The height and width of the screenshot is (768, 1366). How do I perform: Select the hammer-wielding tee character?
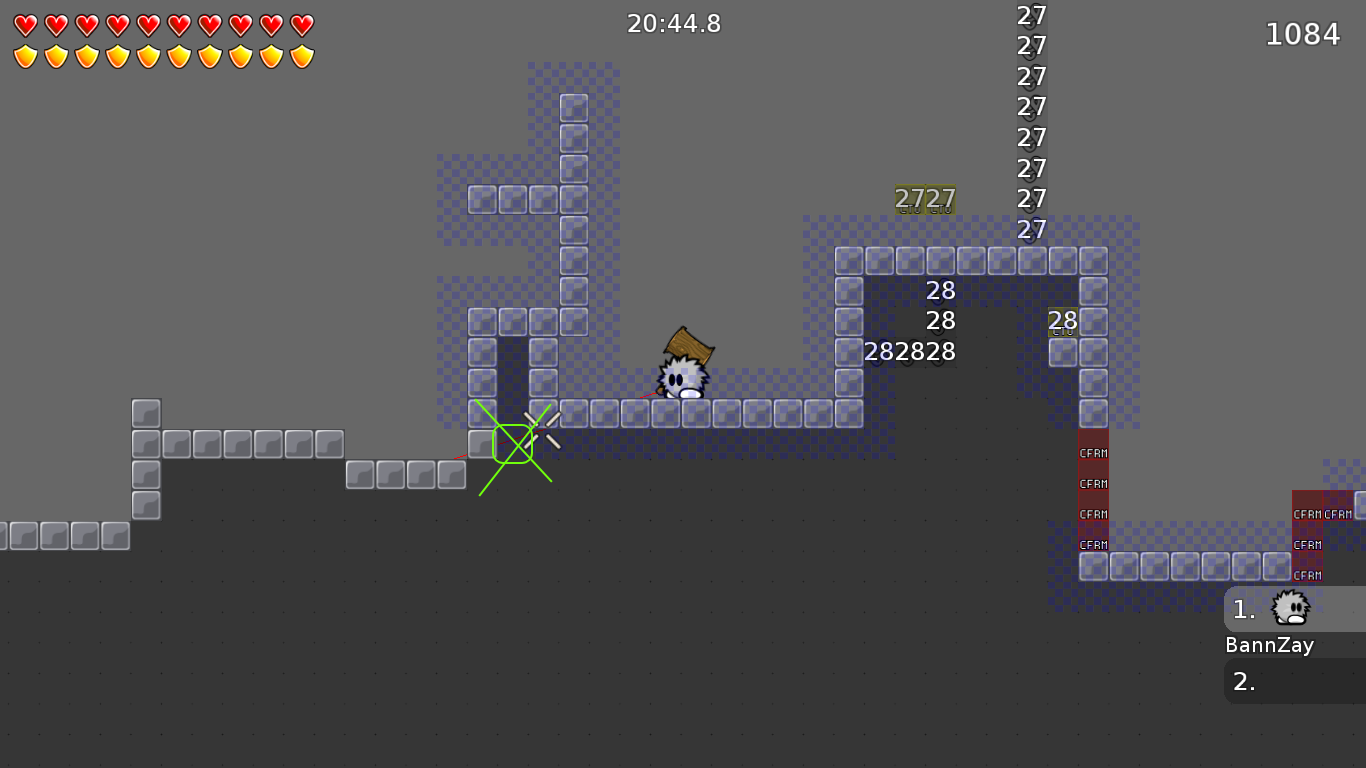[684, 375]
